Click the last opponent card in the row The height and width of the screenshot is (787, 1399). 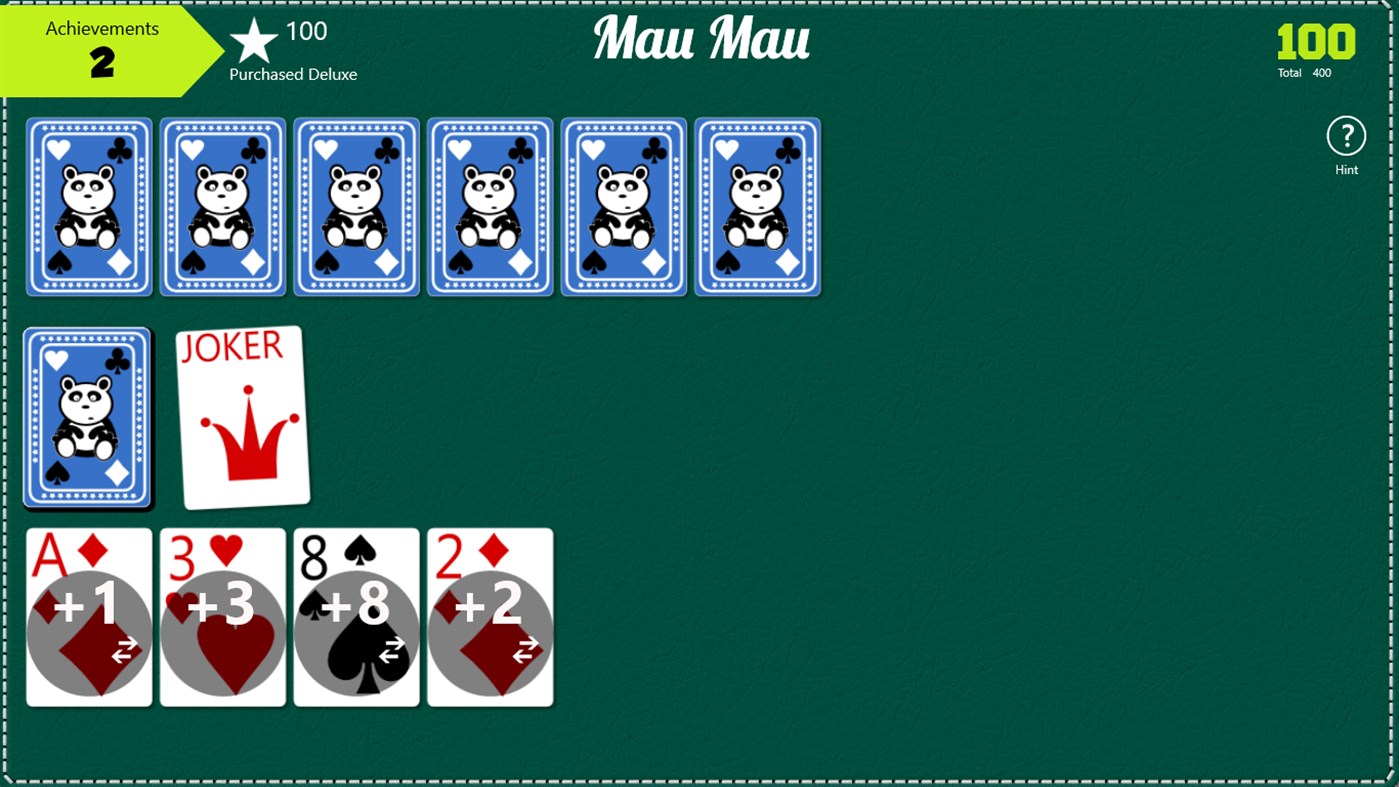pos(757,206)
